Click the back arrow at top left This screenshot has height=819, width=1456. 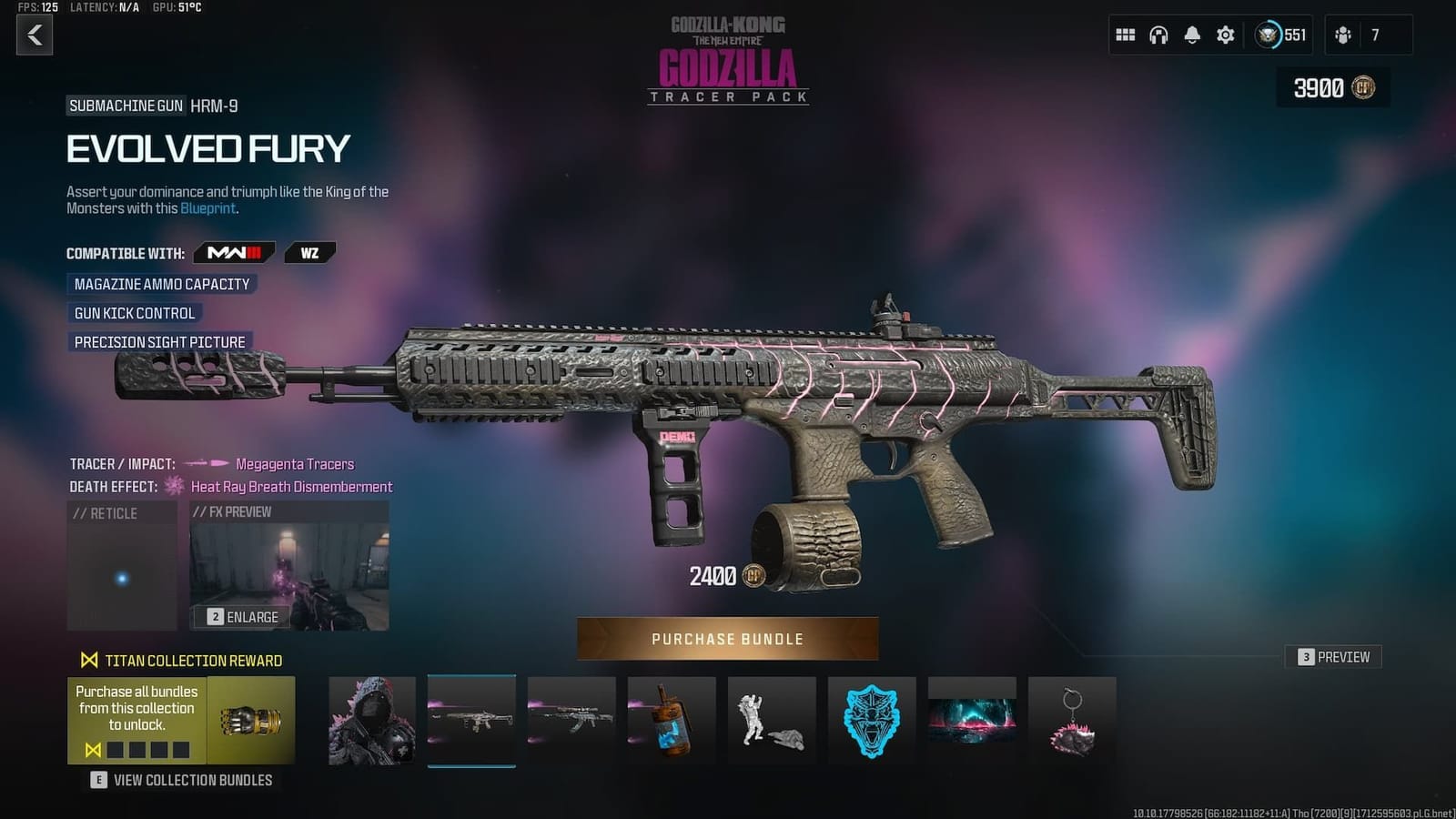tap(35, 36)
